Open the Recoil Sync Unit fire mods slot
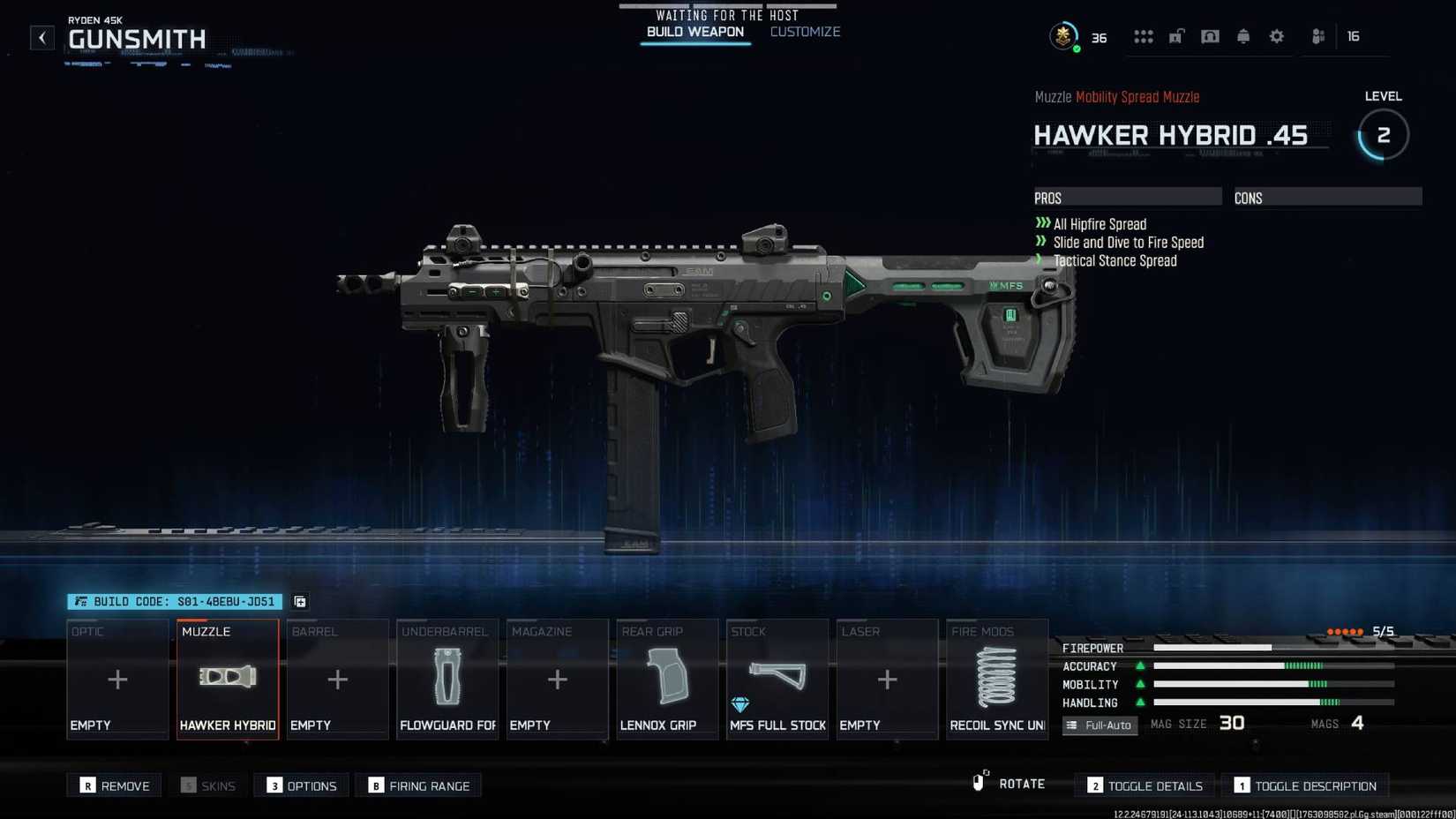The height and width of the screenshot is (819, 1456). point(996,680)
